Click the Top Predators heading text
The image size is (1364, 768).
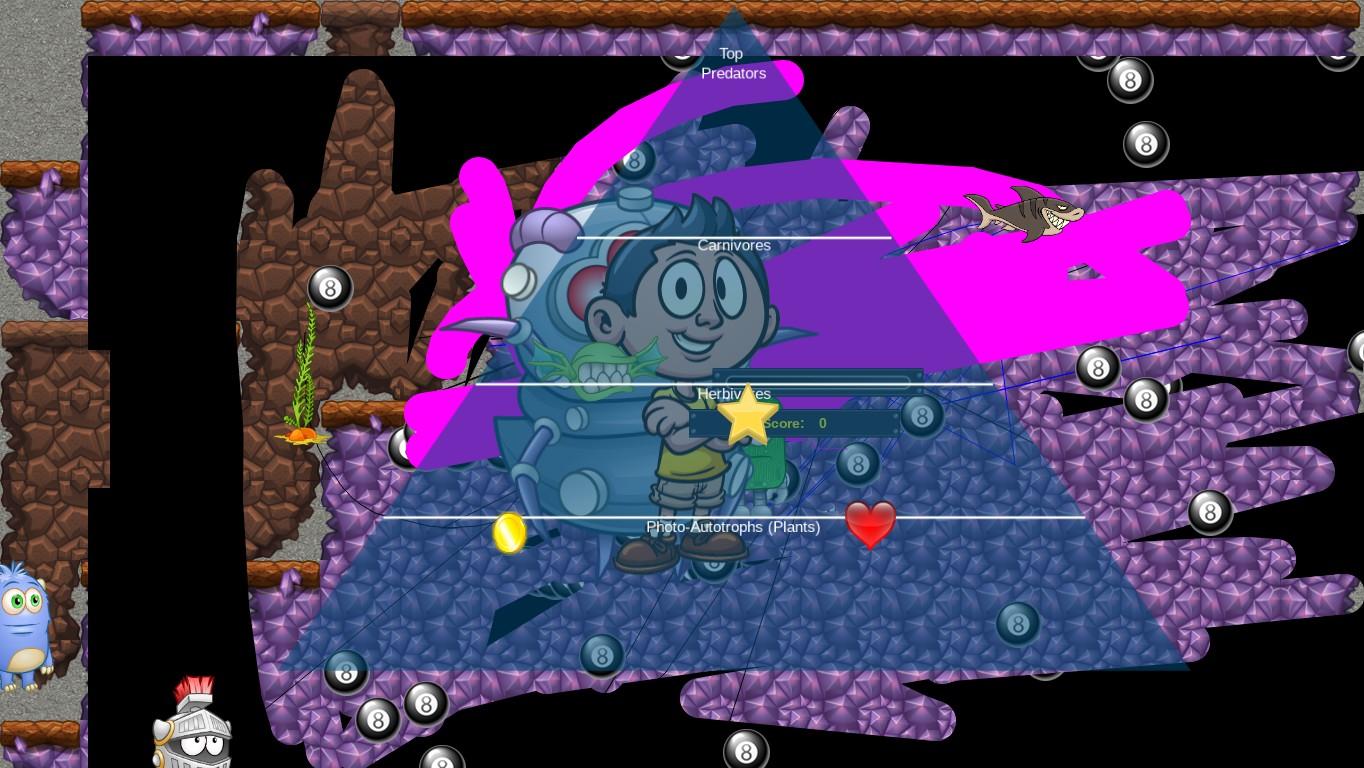click(x=733, y=63)
